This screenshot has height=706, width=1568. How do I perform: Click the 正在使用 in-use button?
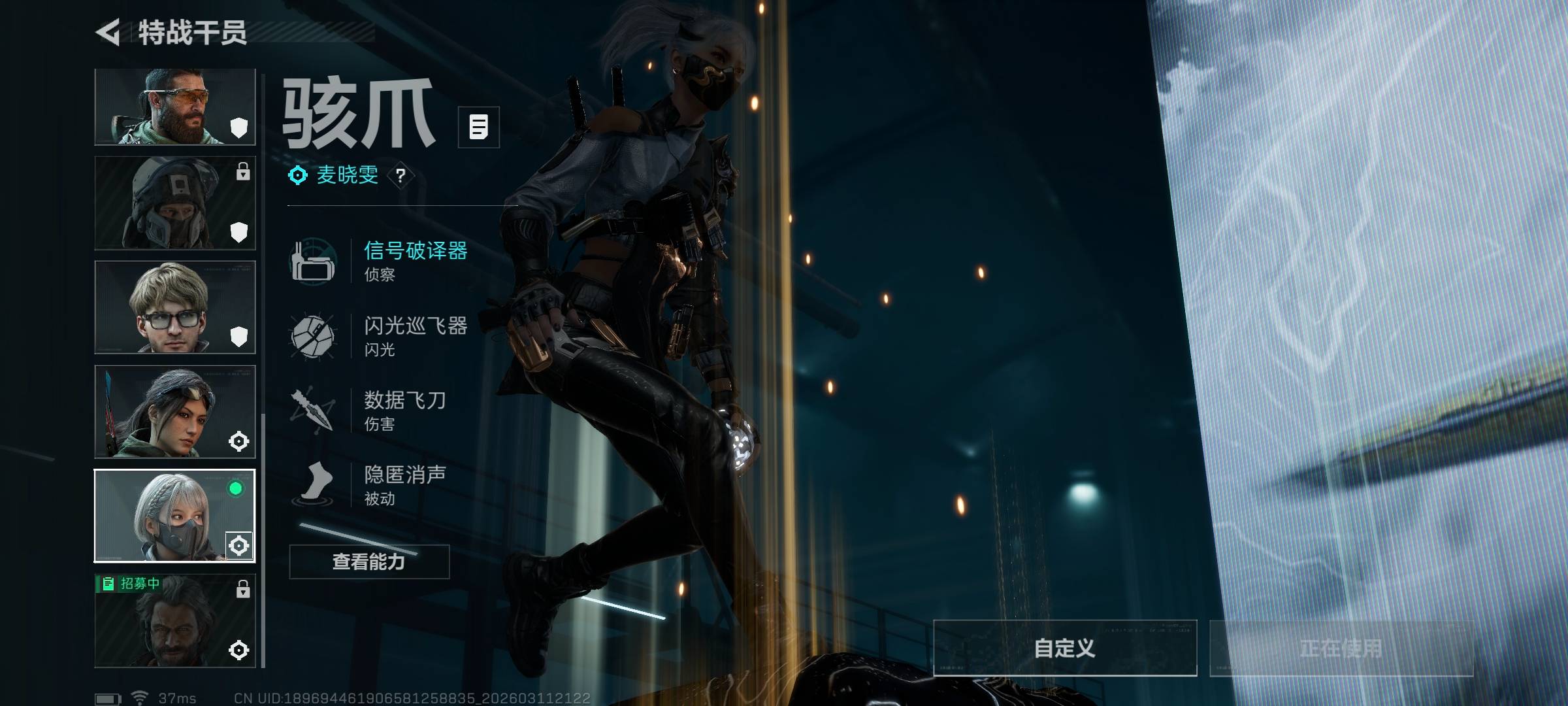1341,648
